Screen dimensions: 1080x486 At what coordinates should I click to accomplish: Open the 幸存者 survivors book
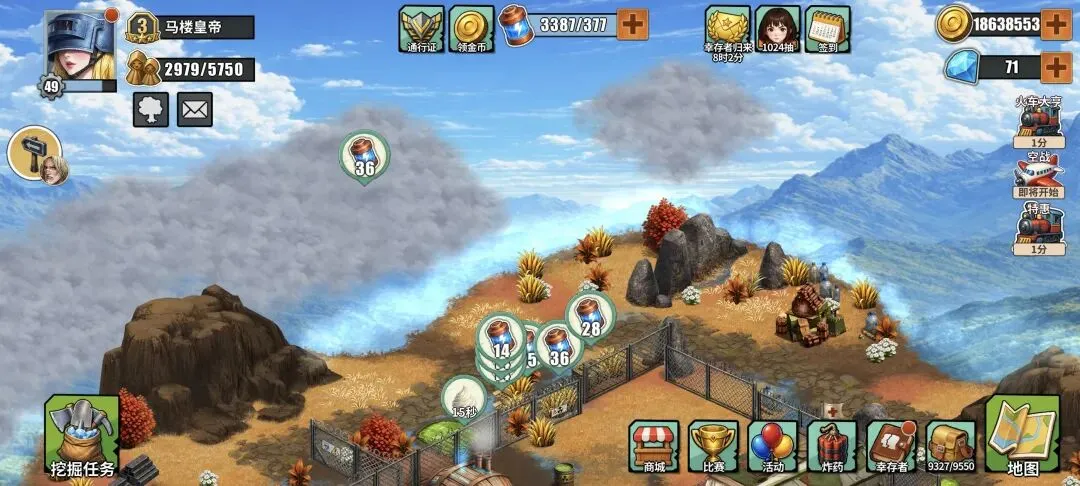pyautogui.click(x=892, y=446)
